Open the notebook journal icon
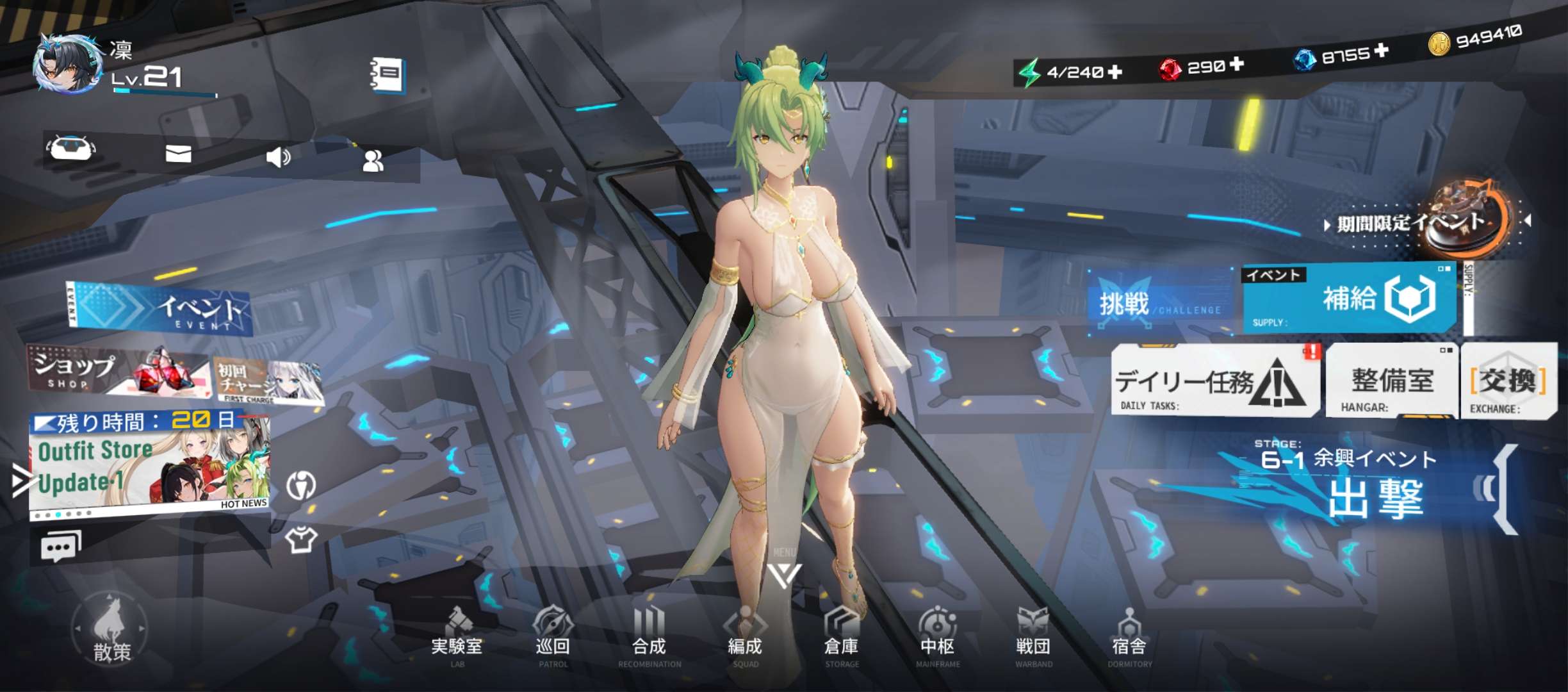 (388, 74)
